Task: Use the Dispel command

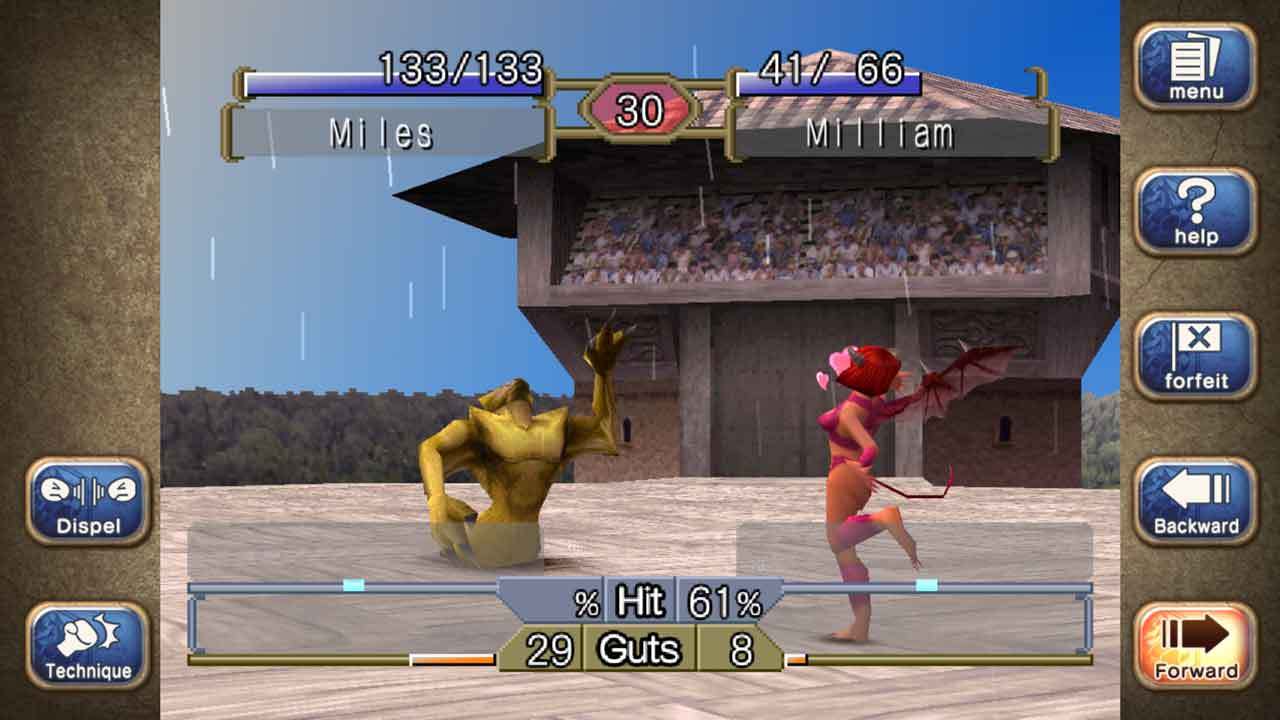Action: [88, 501]
